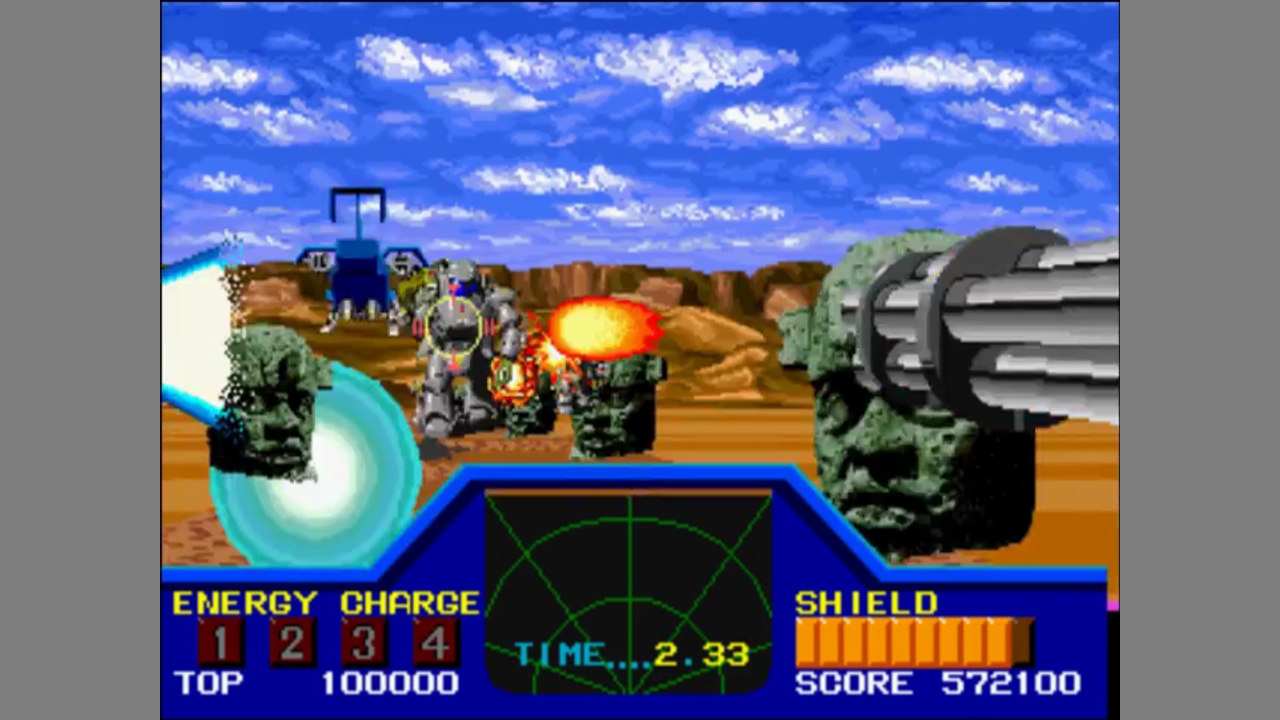The width and height of the screenshot is (1280, 720).
Task: Select energy charge slot 4
Action: pos(436,642)
